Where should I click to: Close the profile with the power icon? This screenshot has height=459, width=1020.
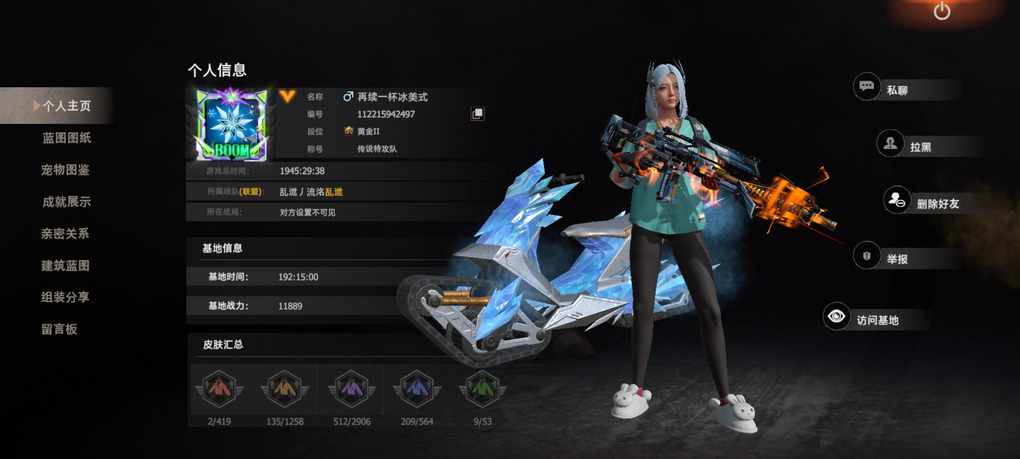click(942, 12)
